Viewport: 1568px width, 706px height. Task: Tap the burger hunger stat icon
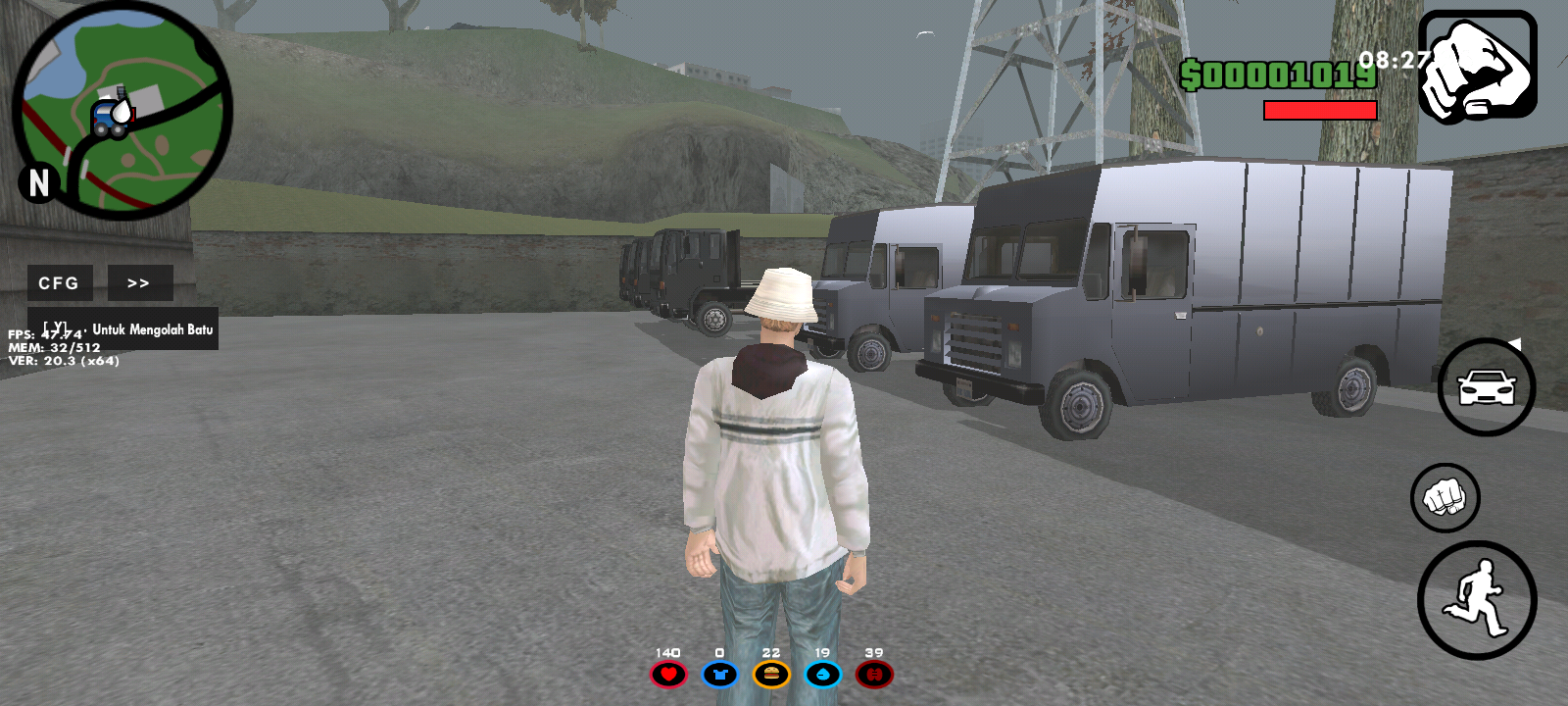click(772, 675)
